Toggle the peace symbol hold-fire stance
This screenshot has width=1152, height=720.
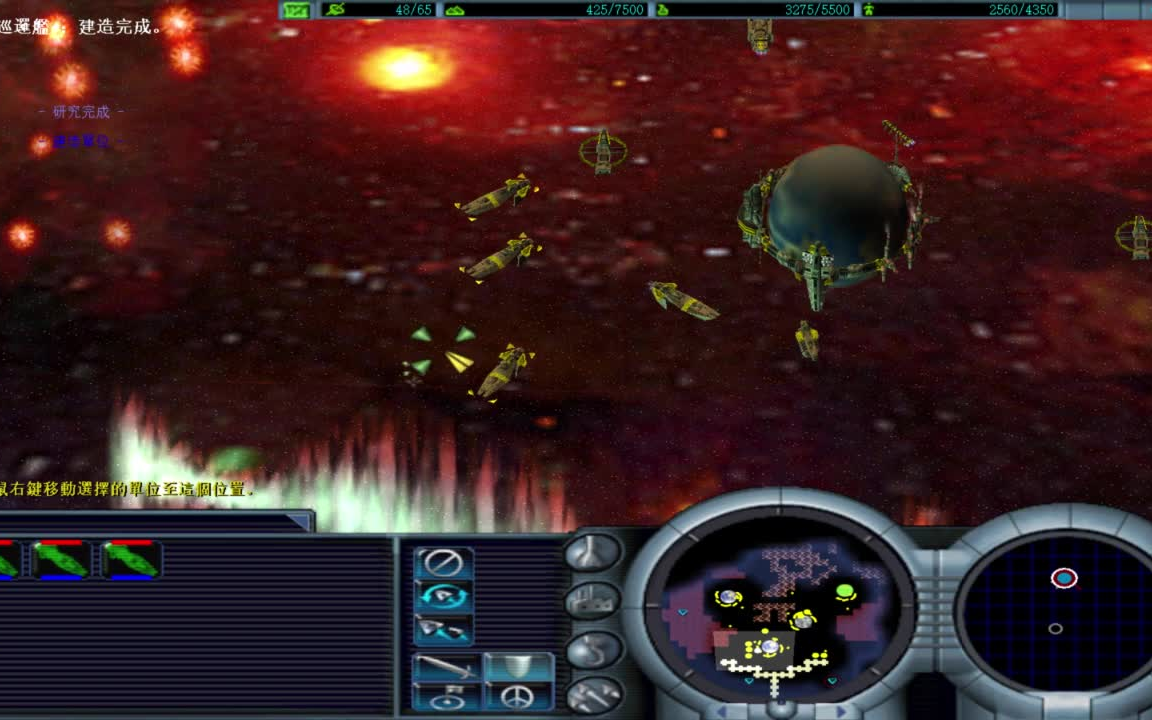(x=518, y=696)
